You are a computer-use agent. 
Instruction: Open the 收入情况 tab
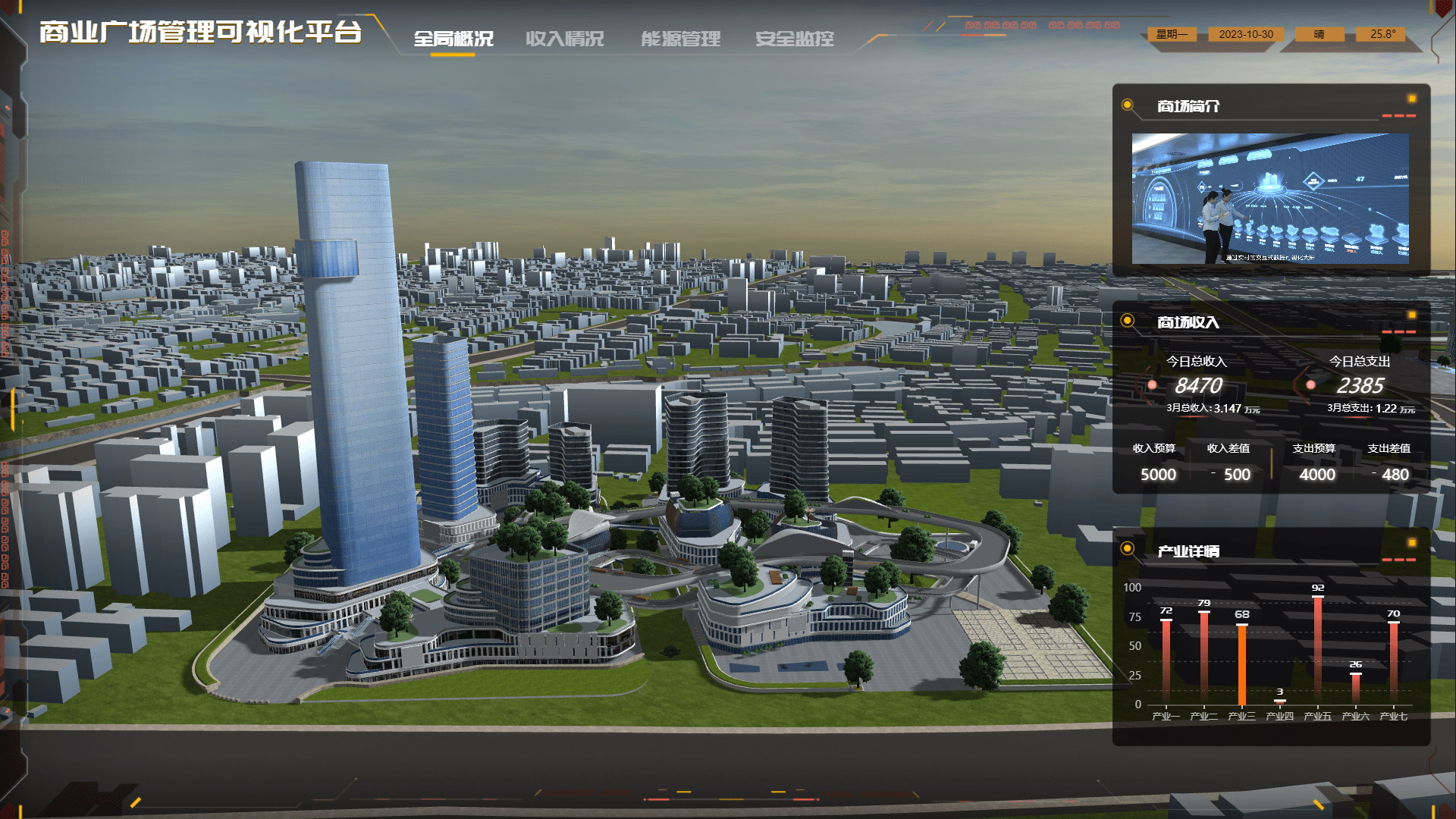tap(565, 39)
